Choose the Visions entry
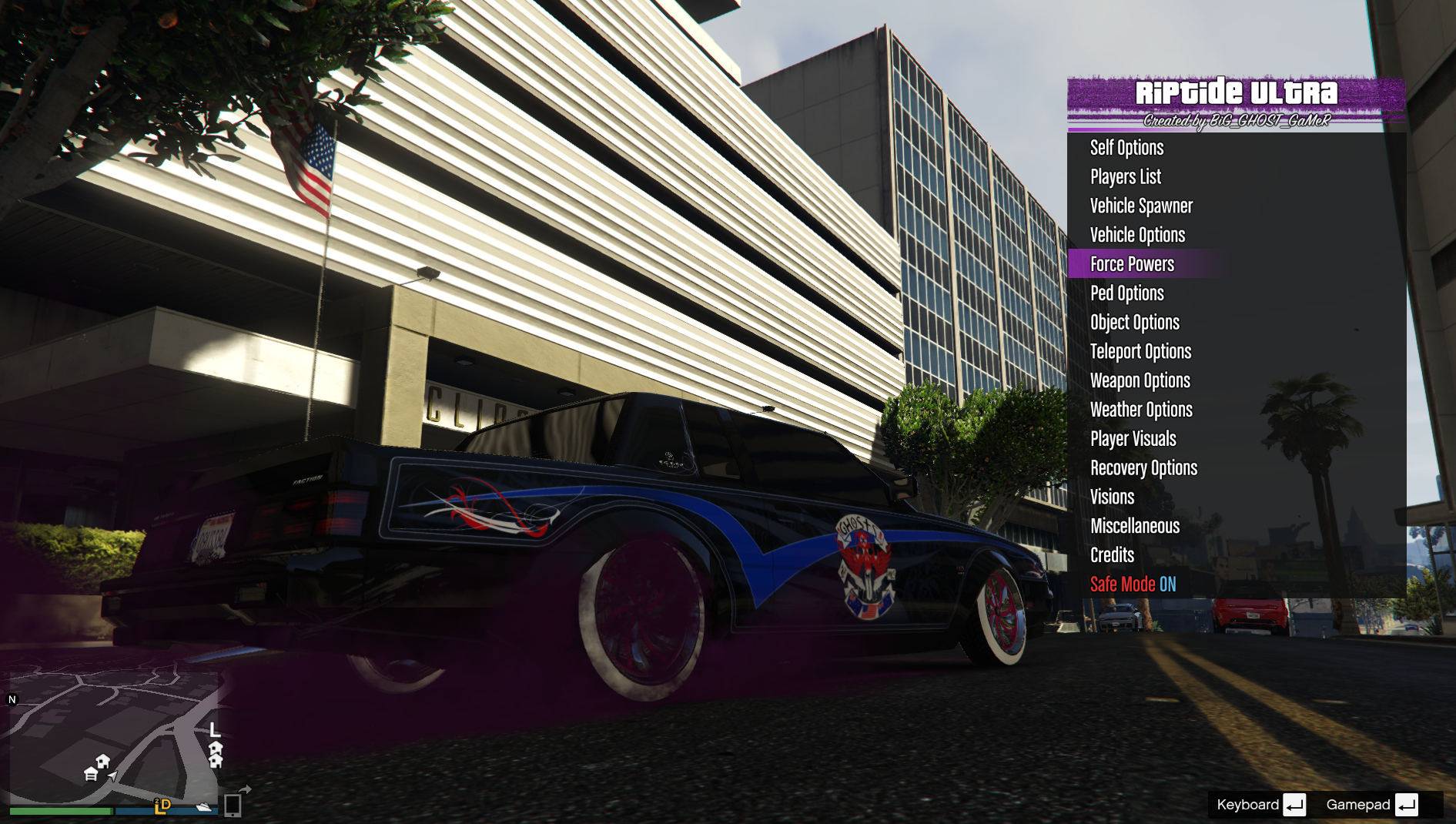 click(x=1112, y=497)
